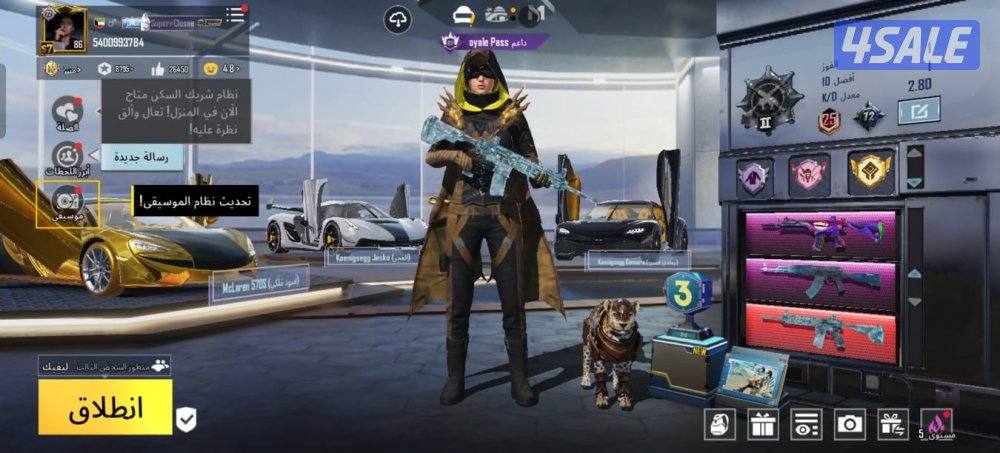This screenshot has height=453, width=1000.
Task: Select the gold winged achievement badge
Action: click(x=870, y=173)
